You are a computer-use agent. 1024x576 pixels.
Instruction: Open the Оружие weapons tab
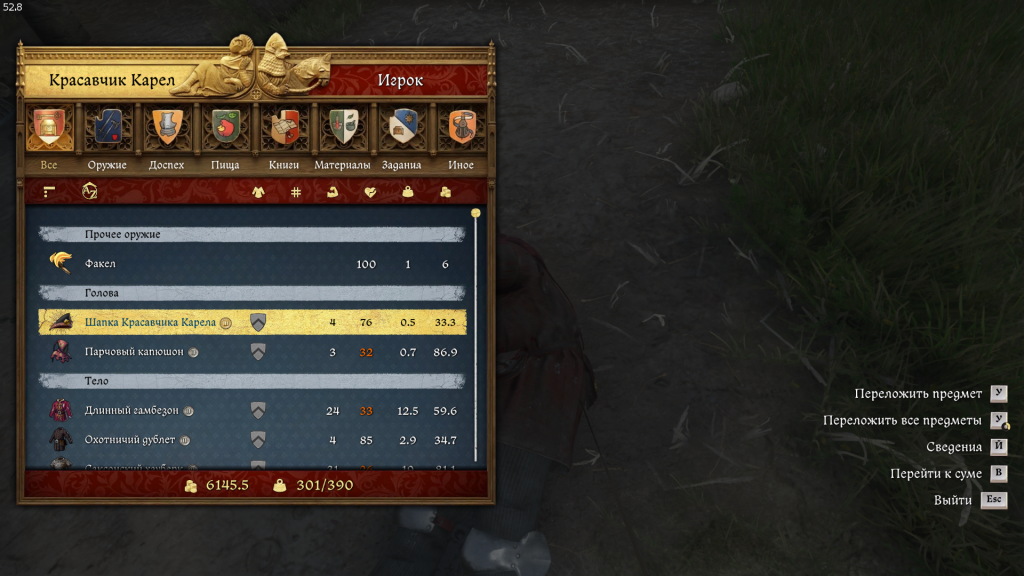coord(107,129)
